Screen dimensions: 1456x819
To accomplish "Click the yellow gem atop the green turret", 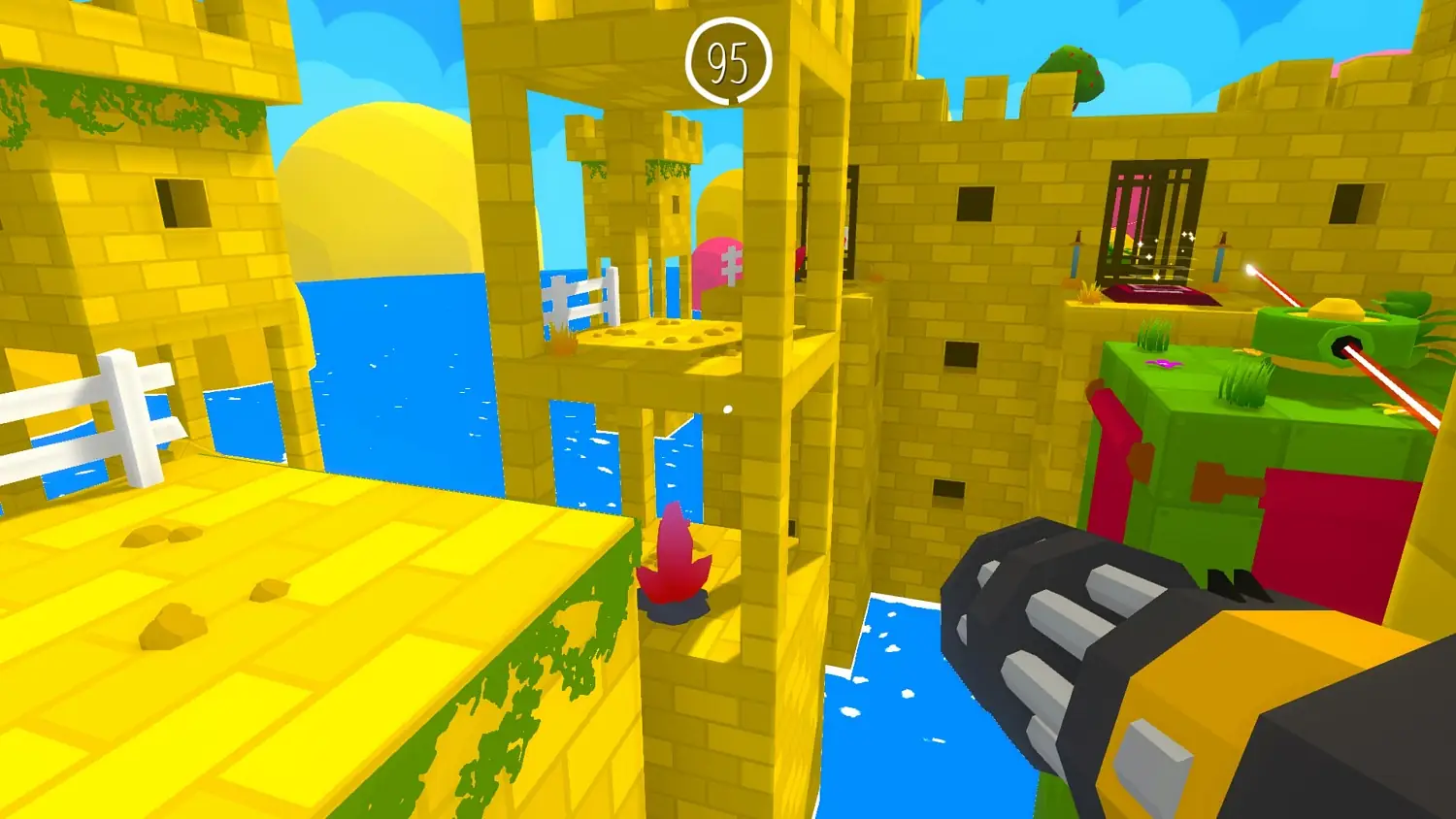I will click(x=1336, y=307).
